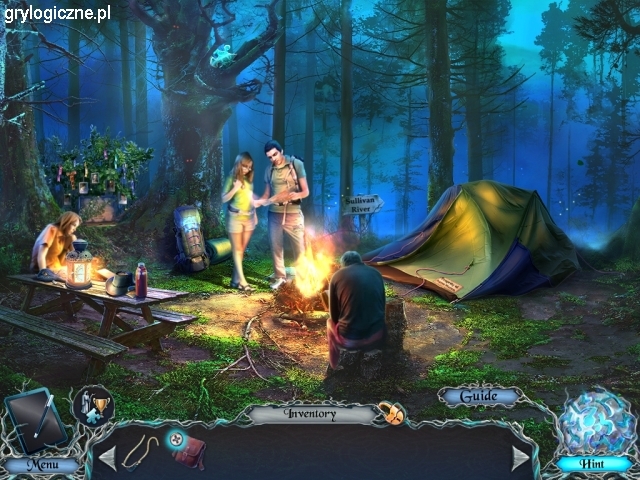Show next inventory items with right arrow

tap(520, 458)
